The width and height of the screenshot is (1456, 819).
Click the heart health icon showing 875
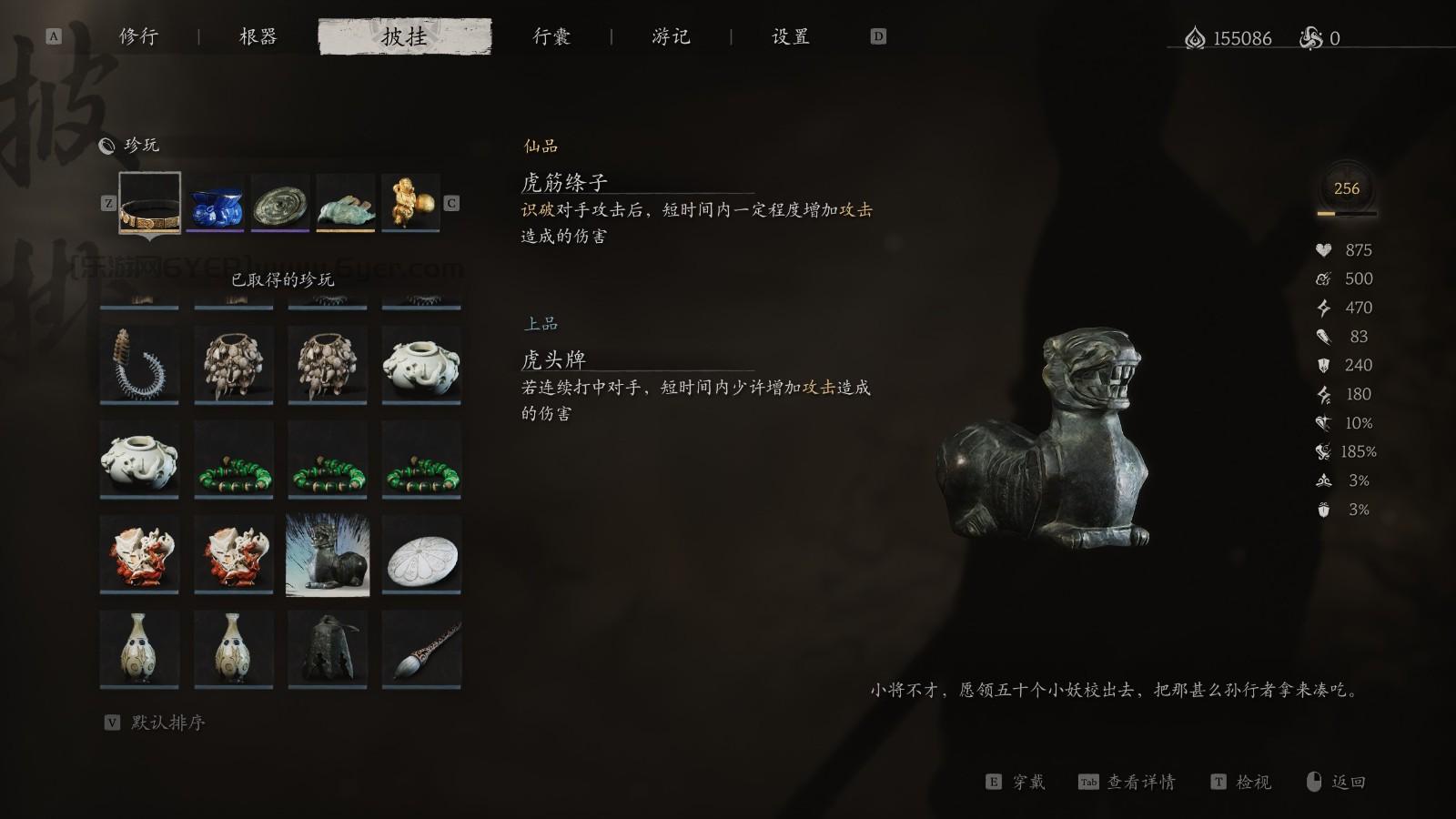pos(1323,249)
